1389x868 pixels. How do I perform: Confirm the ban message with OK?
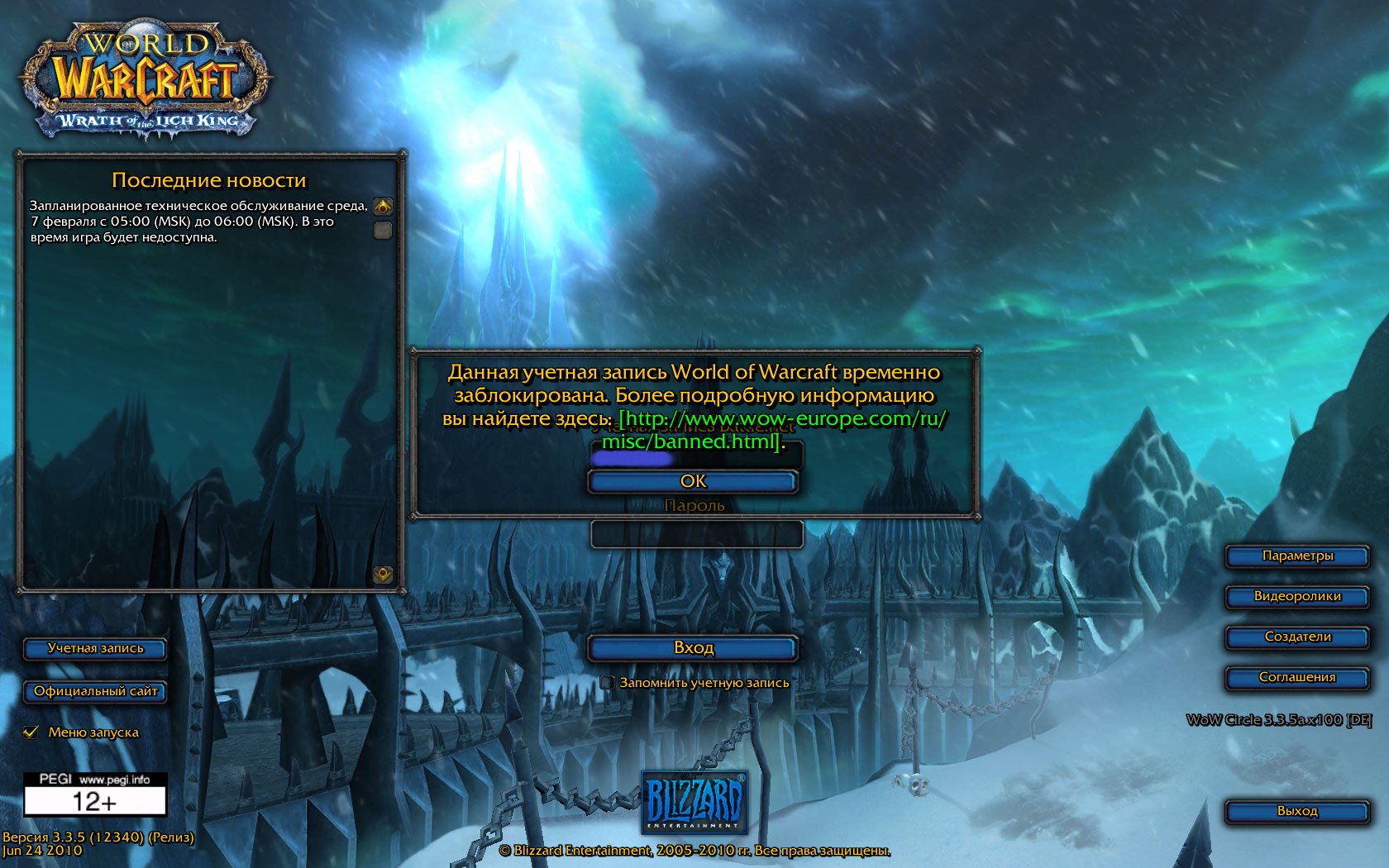693,481
